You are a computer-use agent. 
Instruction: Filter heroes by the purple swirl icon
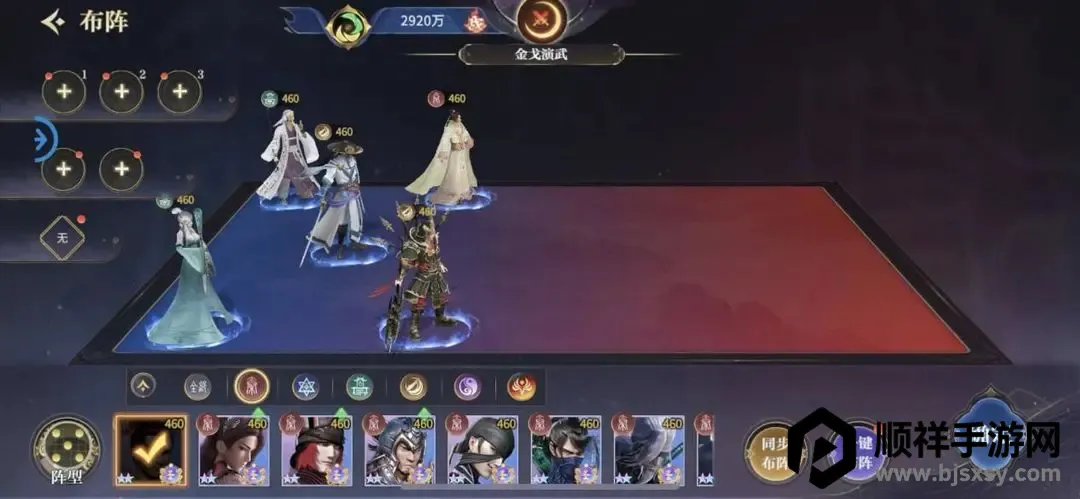[467, 386]
